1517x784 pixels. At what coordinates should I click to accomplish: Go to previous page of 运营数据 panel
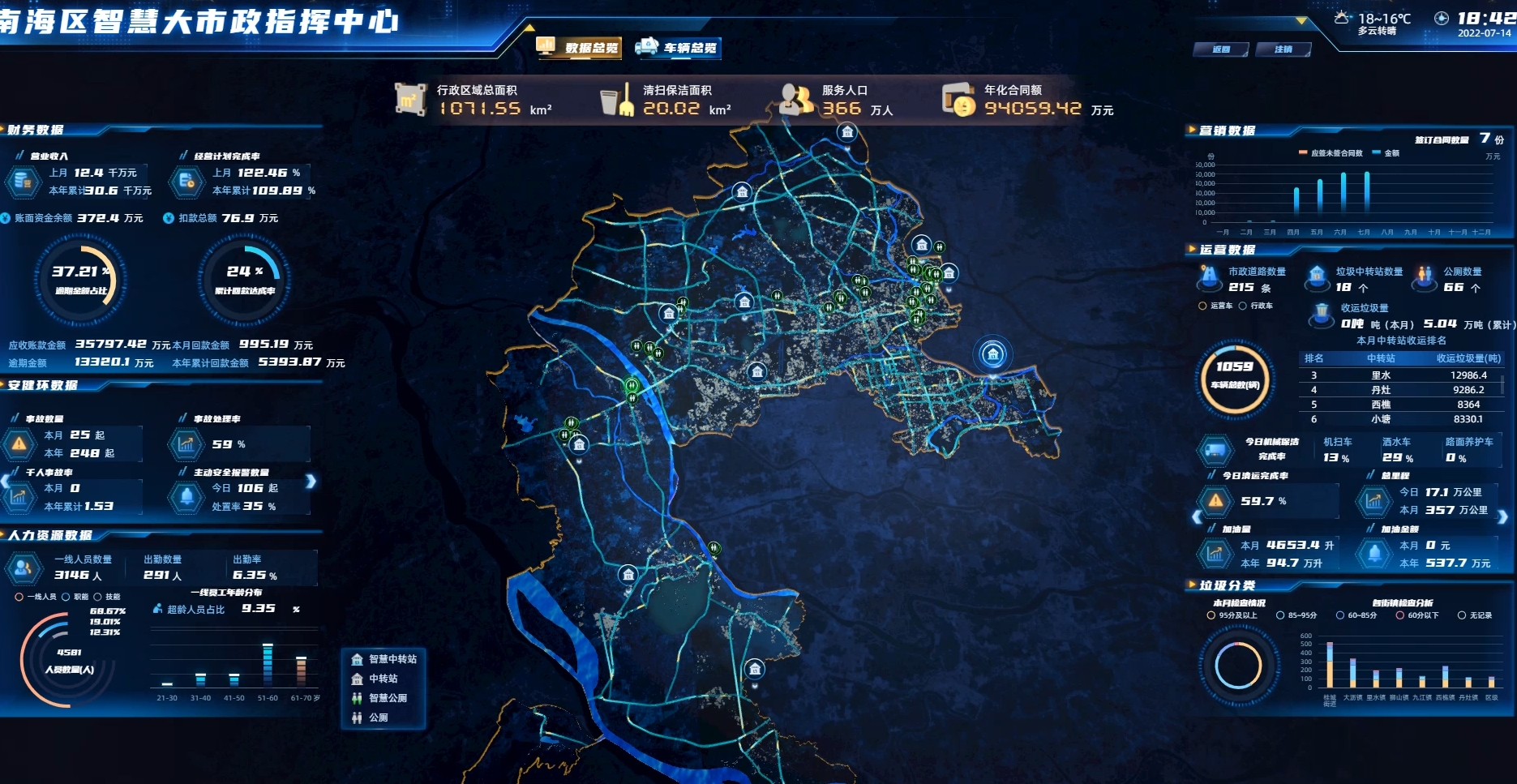(1198, 516)
